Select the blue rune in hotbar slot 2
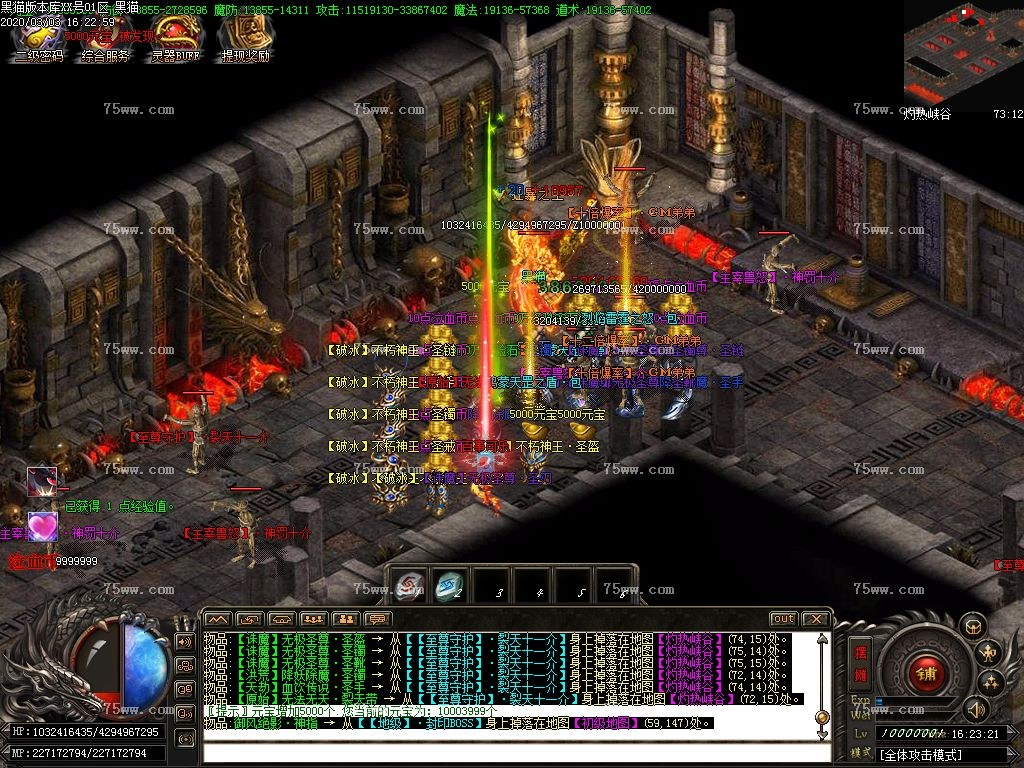1024x768 pixels. pyautogui.click(x=449, y=586)
